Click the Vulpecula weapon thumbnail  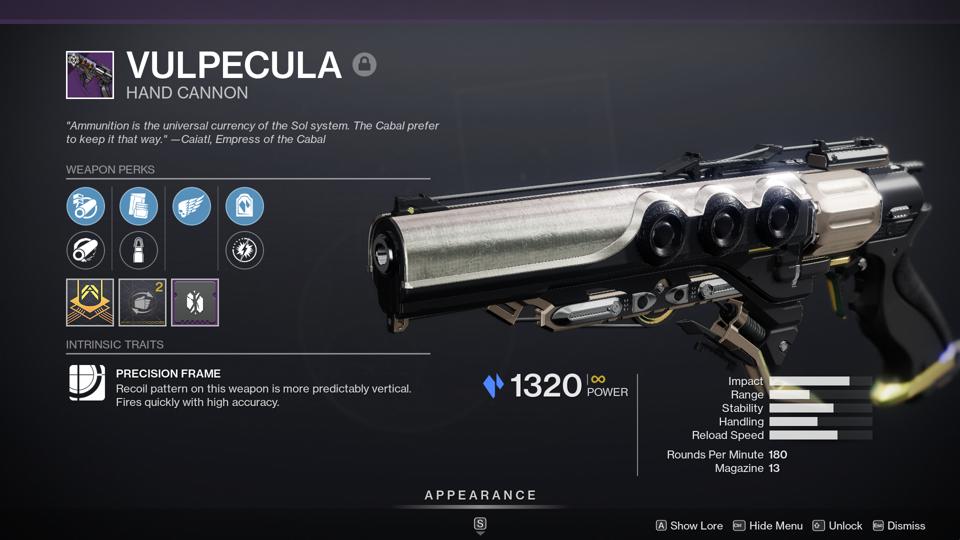click(x=90, y=75)
